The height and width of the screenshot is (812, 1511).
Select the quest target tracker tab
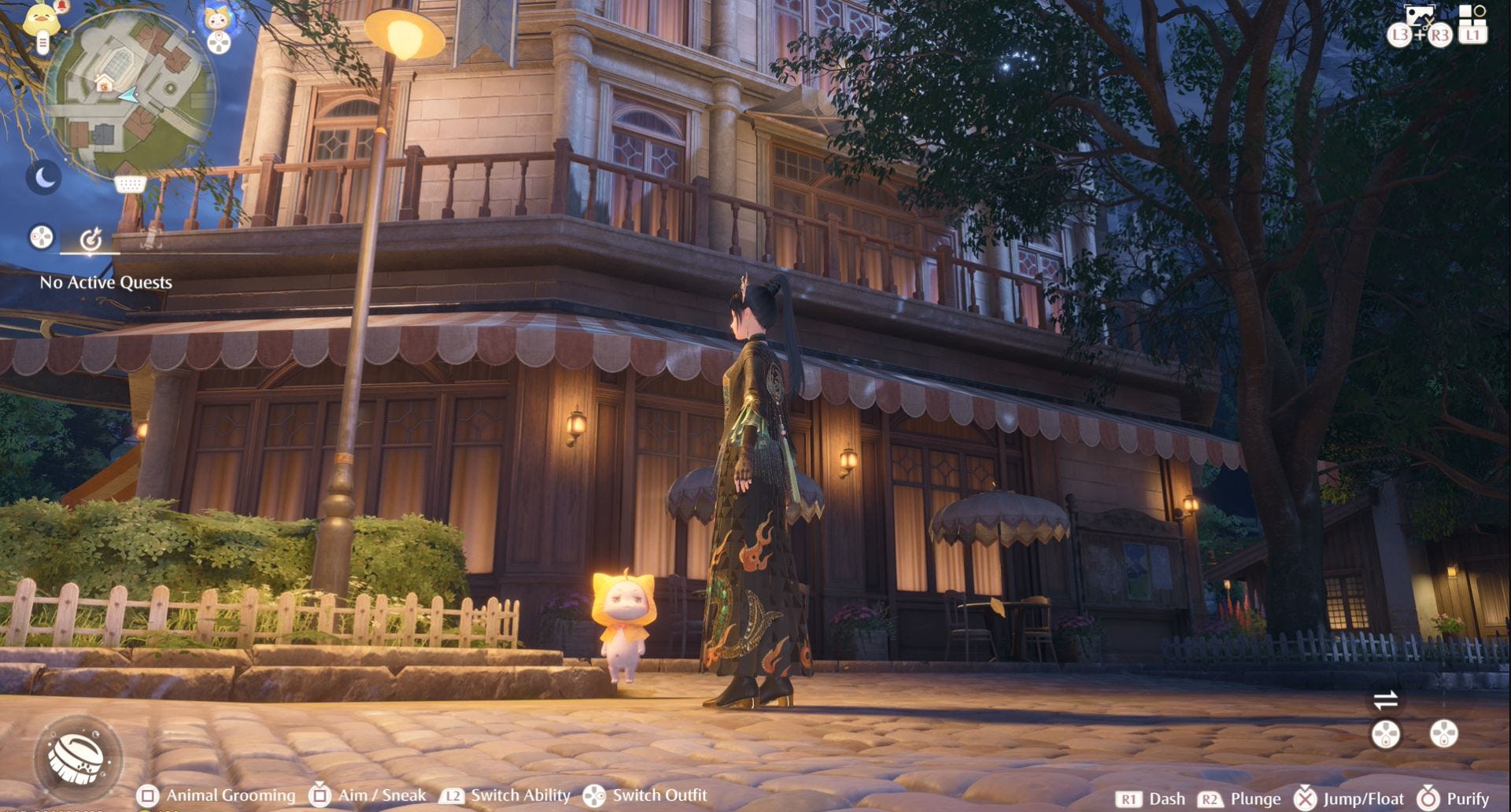91,238
